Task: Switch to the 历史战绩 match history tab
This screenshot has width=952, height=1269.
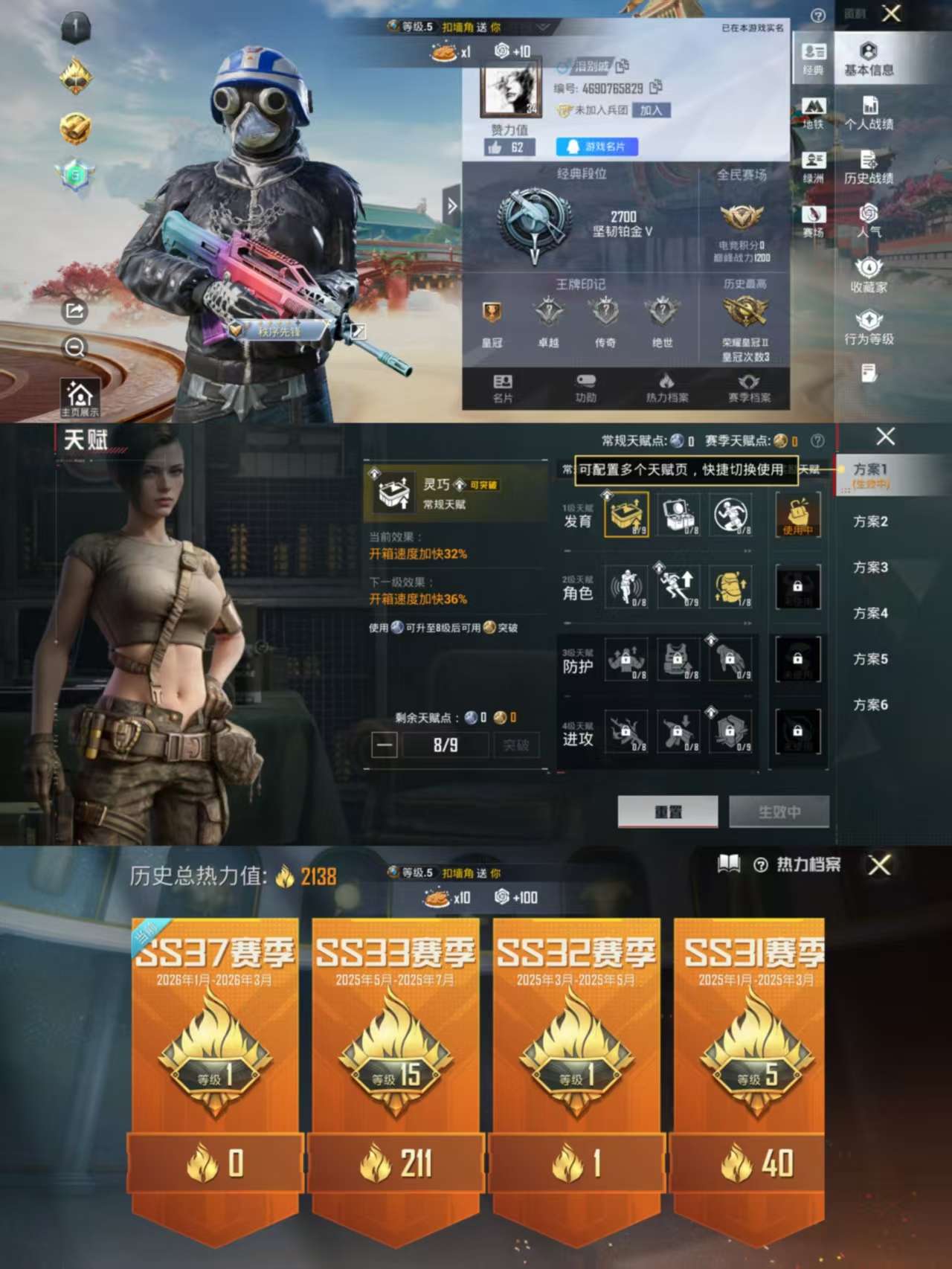Action: tap(869, 167)
